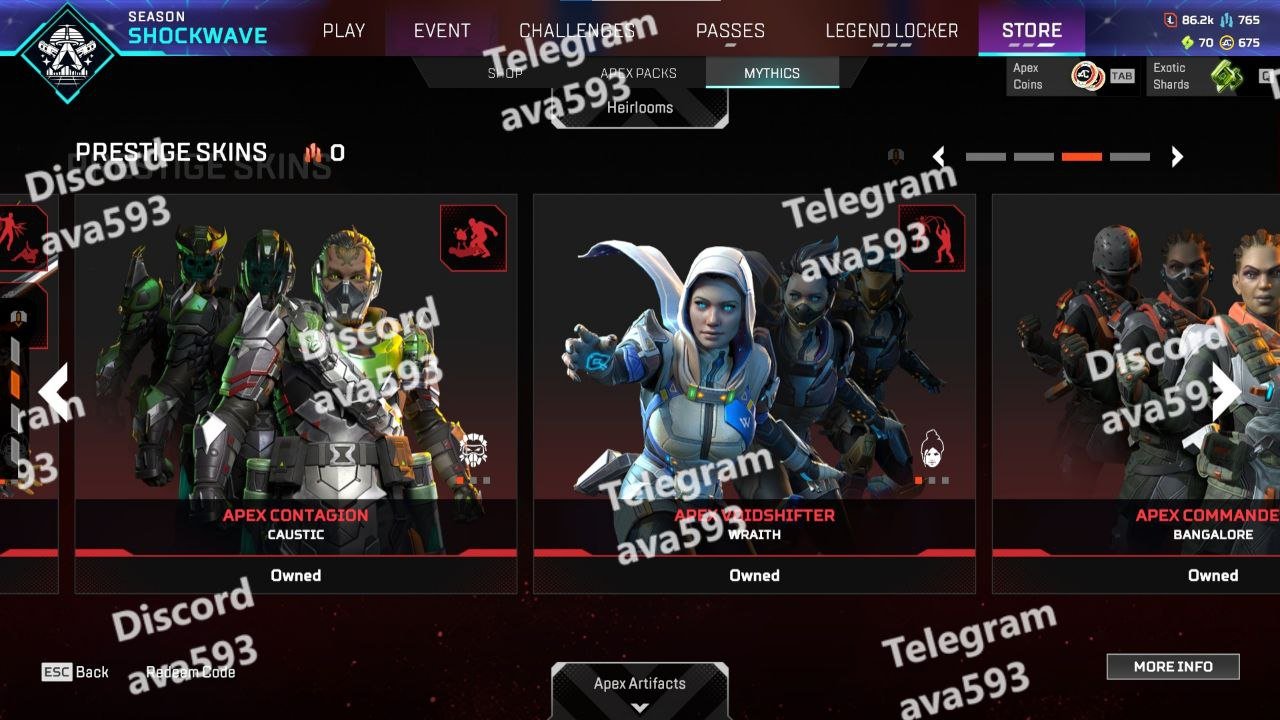Click the small next-page arrow beside page indicators
The height and width of the screenshot is (720, 1280).
click(x=1177, y=156)
